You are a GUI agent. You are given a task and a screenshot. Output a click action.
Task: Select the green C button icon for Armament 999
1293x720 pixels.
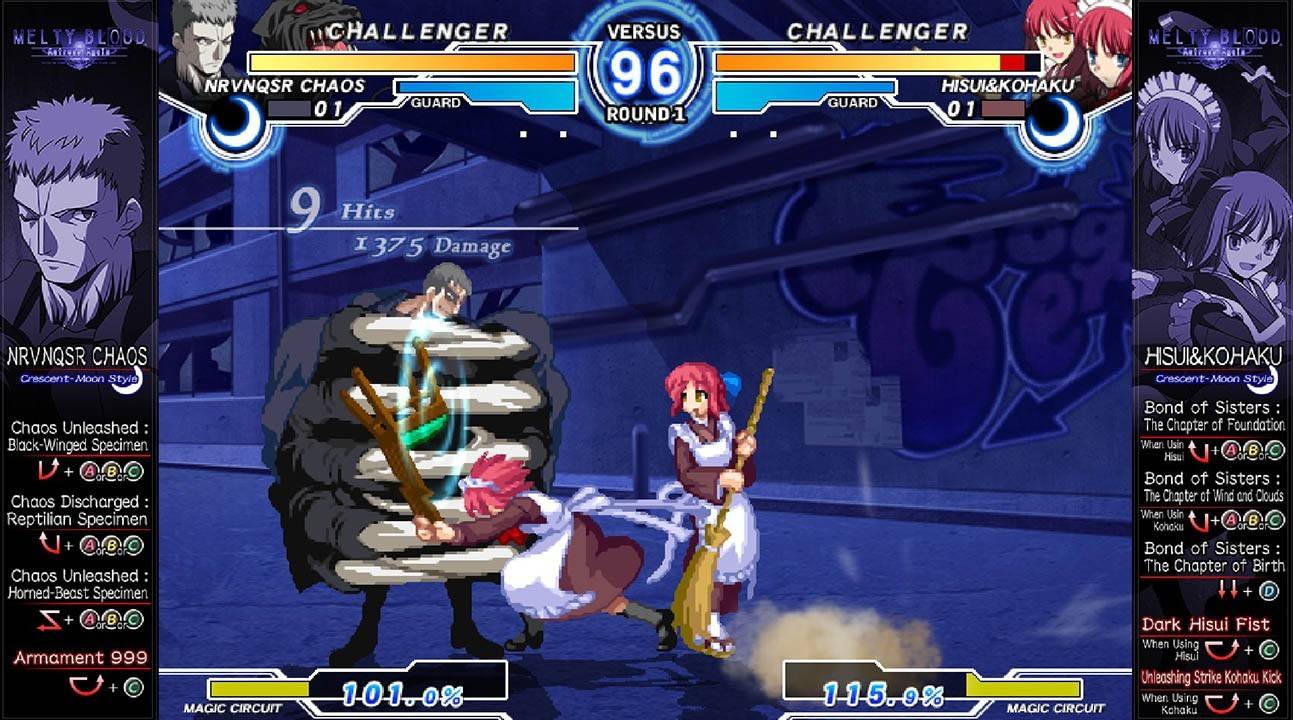click(x=133, y=687)
